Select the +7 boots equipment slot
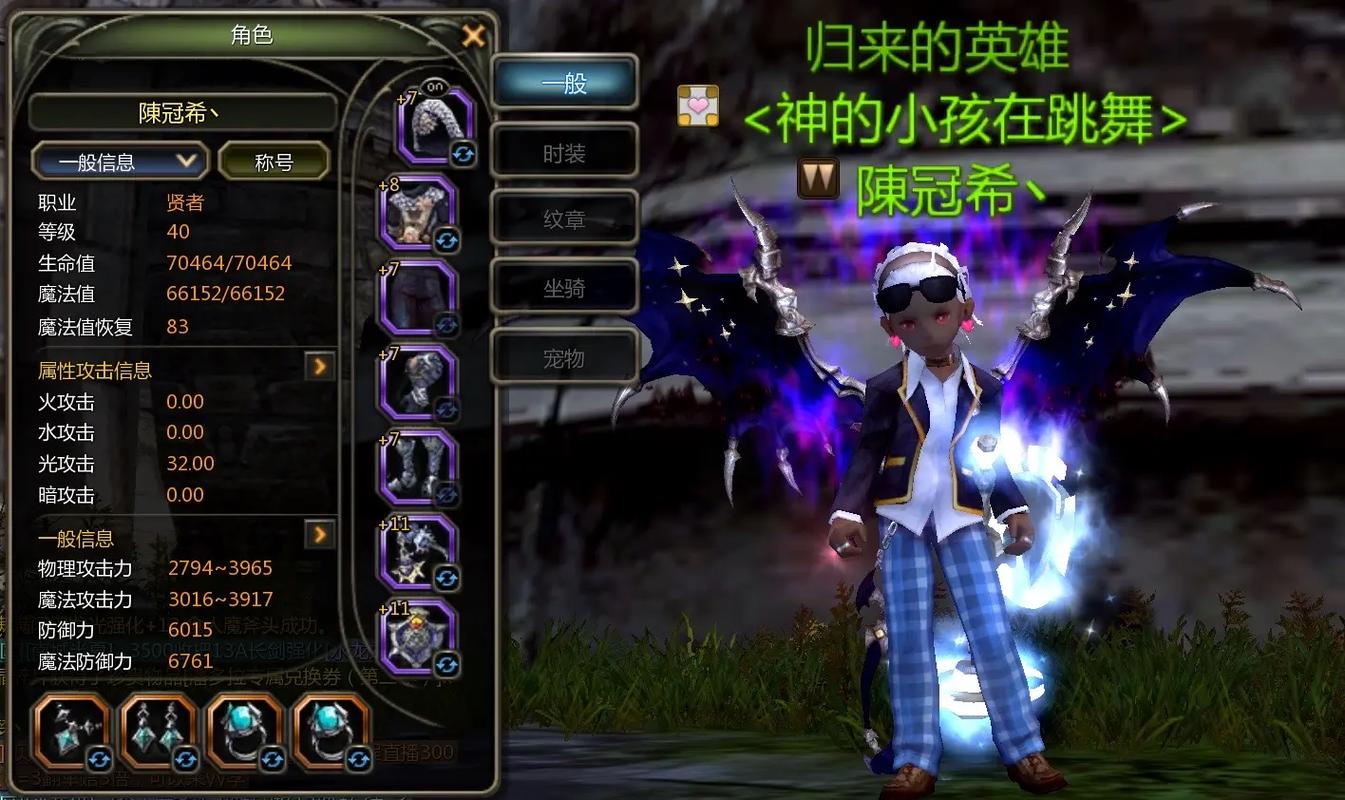This screenshot has height=800, width=1345. click(x=420, y=468)
